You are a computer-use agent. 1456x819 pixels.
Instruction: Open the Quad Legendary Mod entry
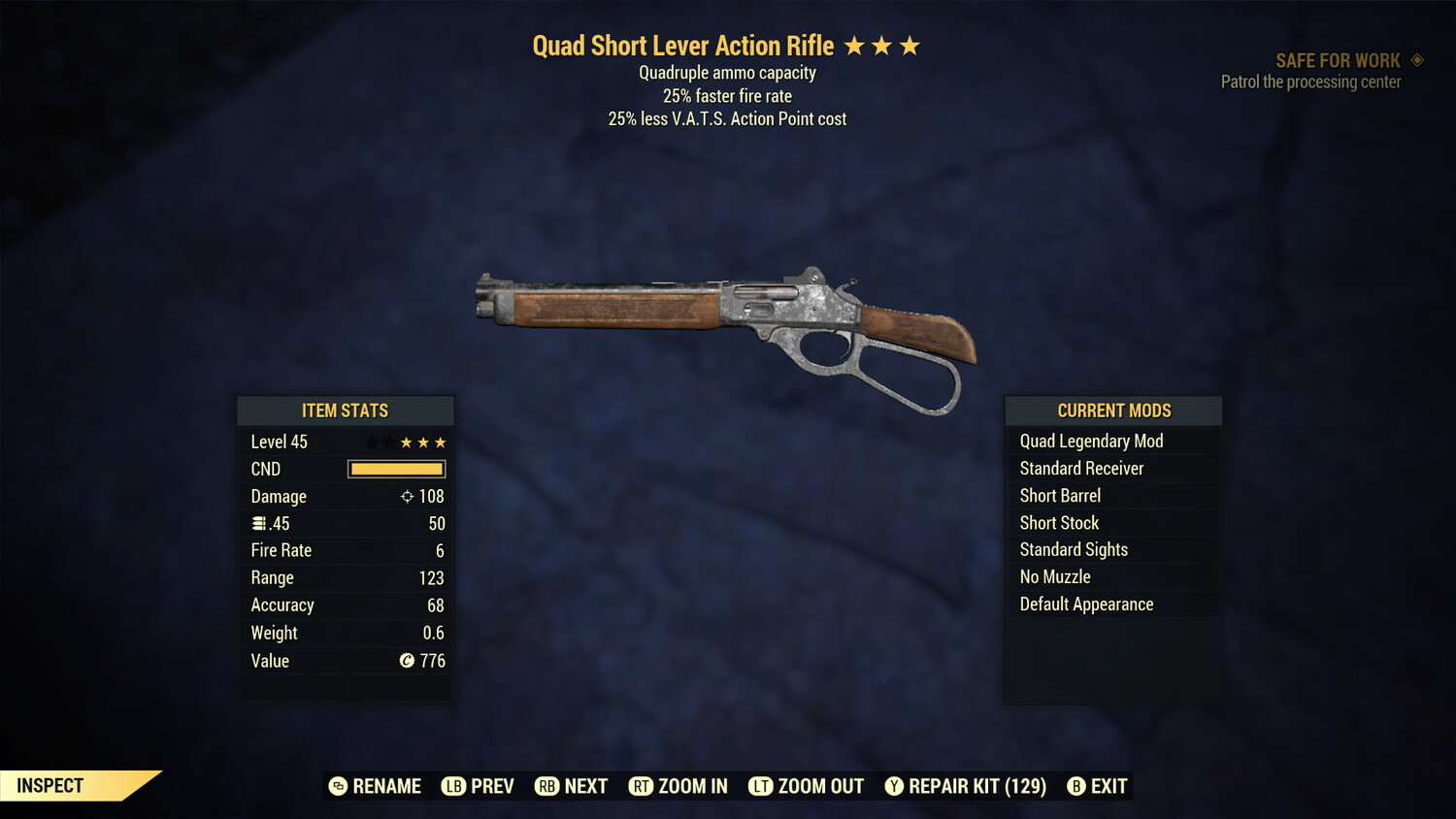(x=1090, y=441)
